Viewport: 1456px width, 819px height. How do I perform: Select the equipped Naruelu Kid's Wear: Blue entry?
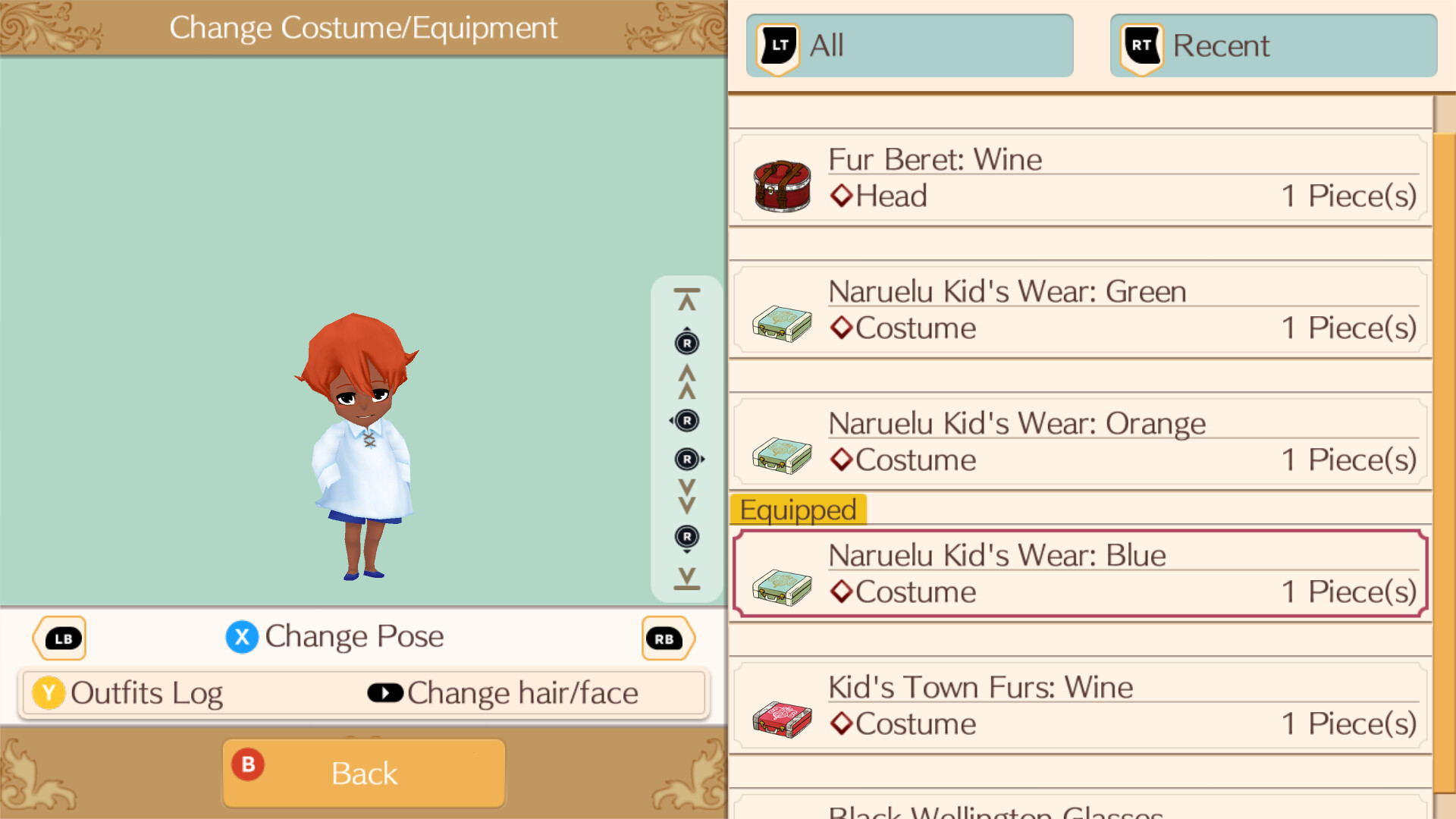(1077, 573)
